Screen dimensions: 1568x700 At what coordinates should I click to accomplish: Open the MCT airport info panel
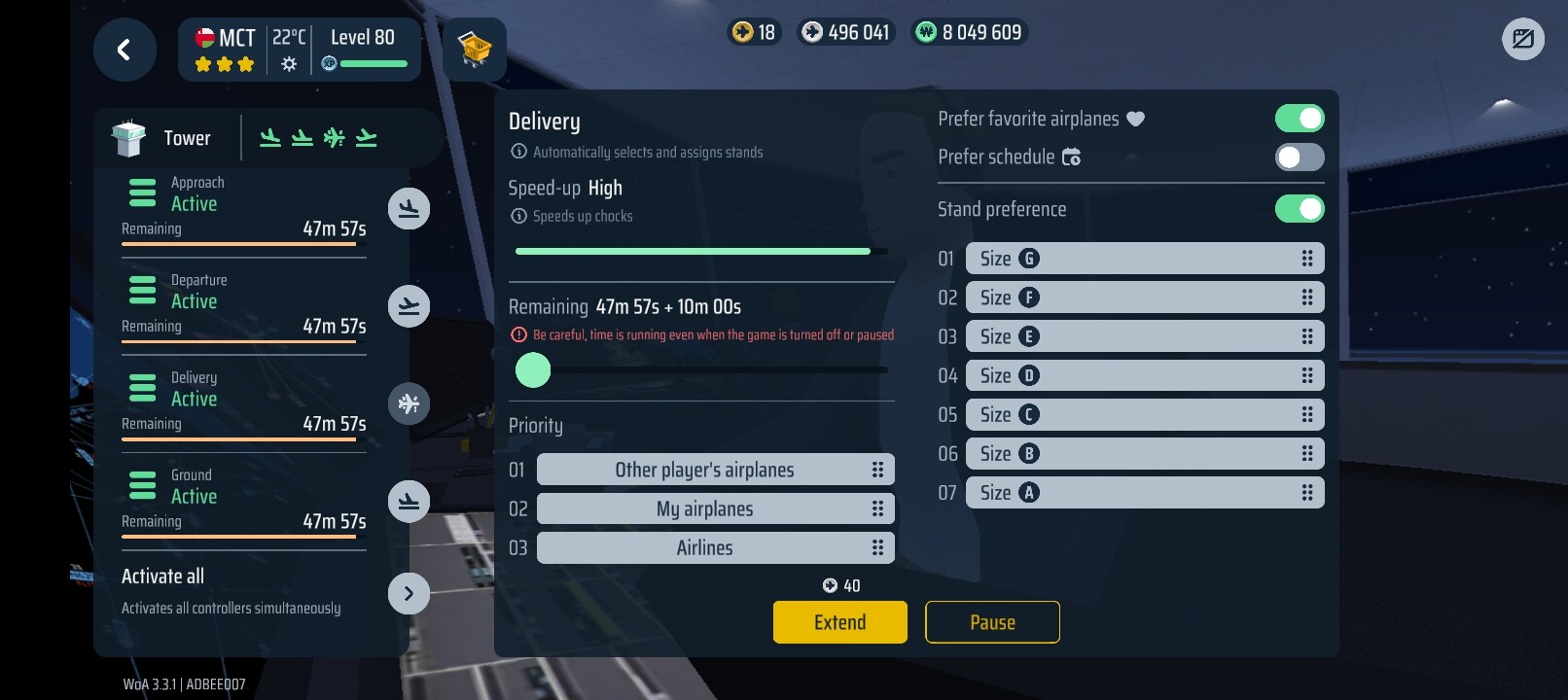click(x=299, y=50)
